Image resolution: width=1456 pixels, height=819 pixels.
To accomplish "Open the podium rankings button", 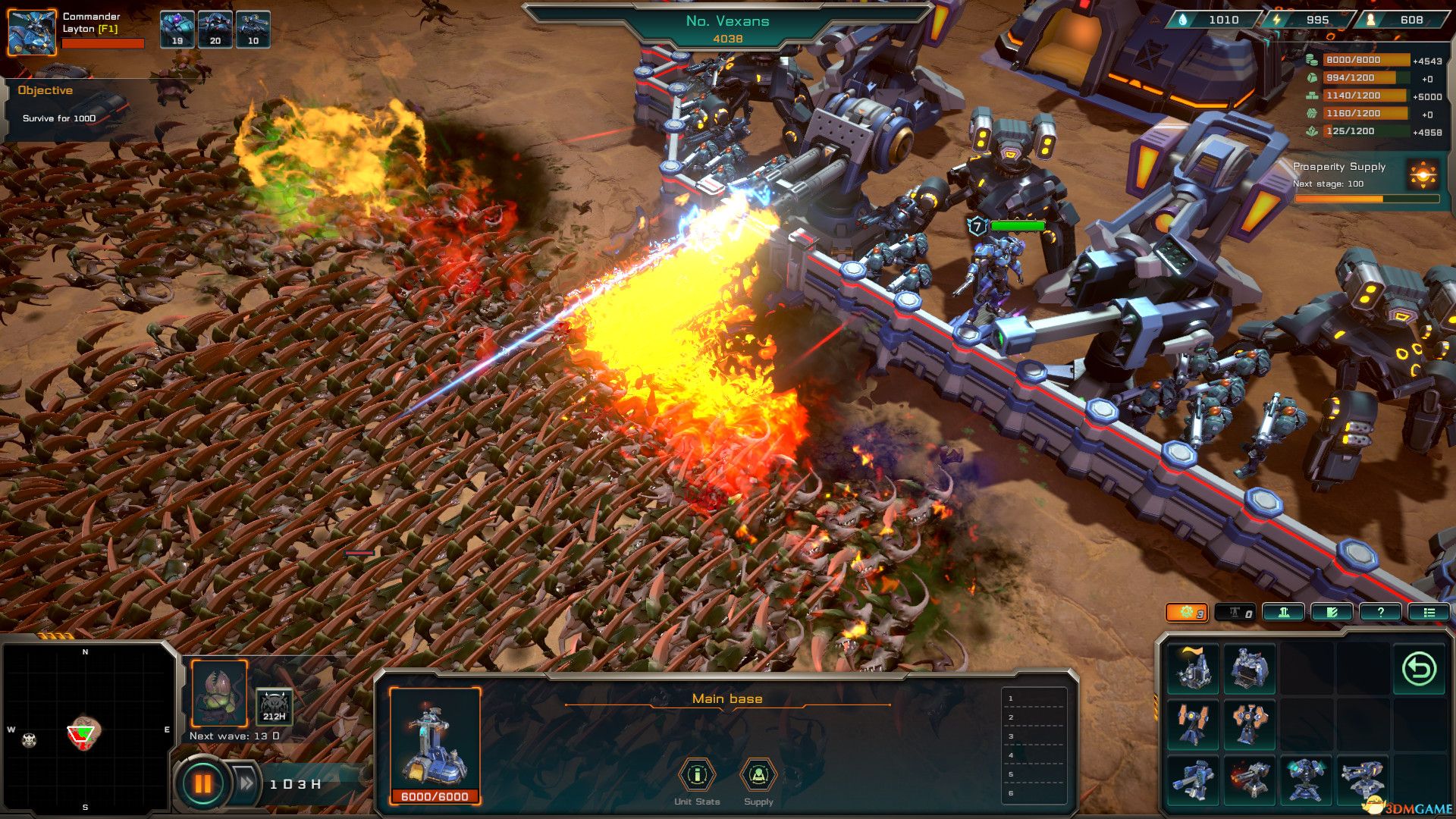I will pos(1283,613).
